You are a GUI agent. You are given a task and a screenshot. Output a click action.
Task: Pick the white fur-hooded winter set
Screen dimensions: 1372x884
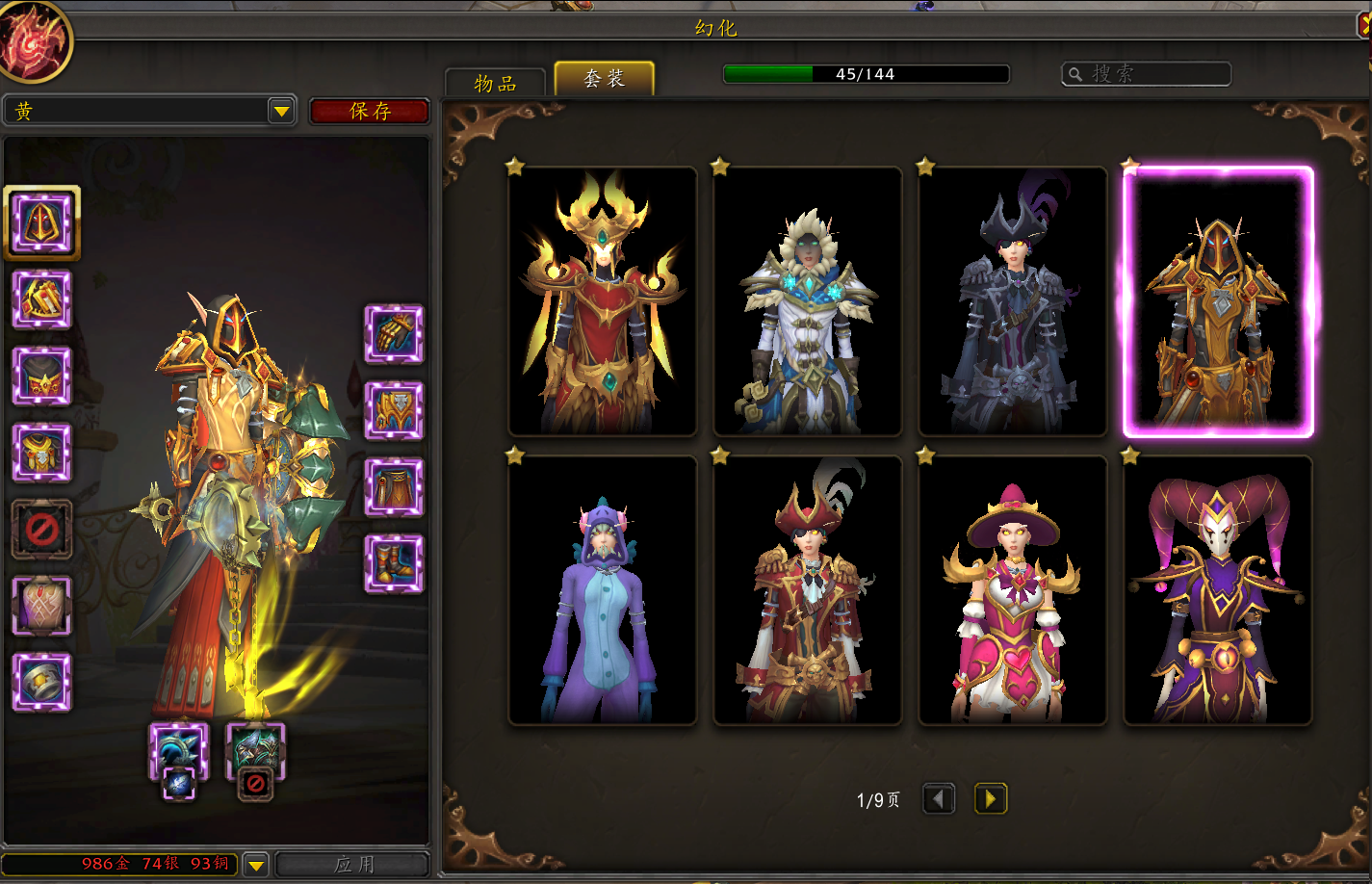[x=808, y=300]
